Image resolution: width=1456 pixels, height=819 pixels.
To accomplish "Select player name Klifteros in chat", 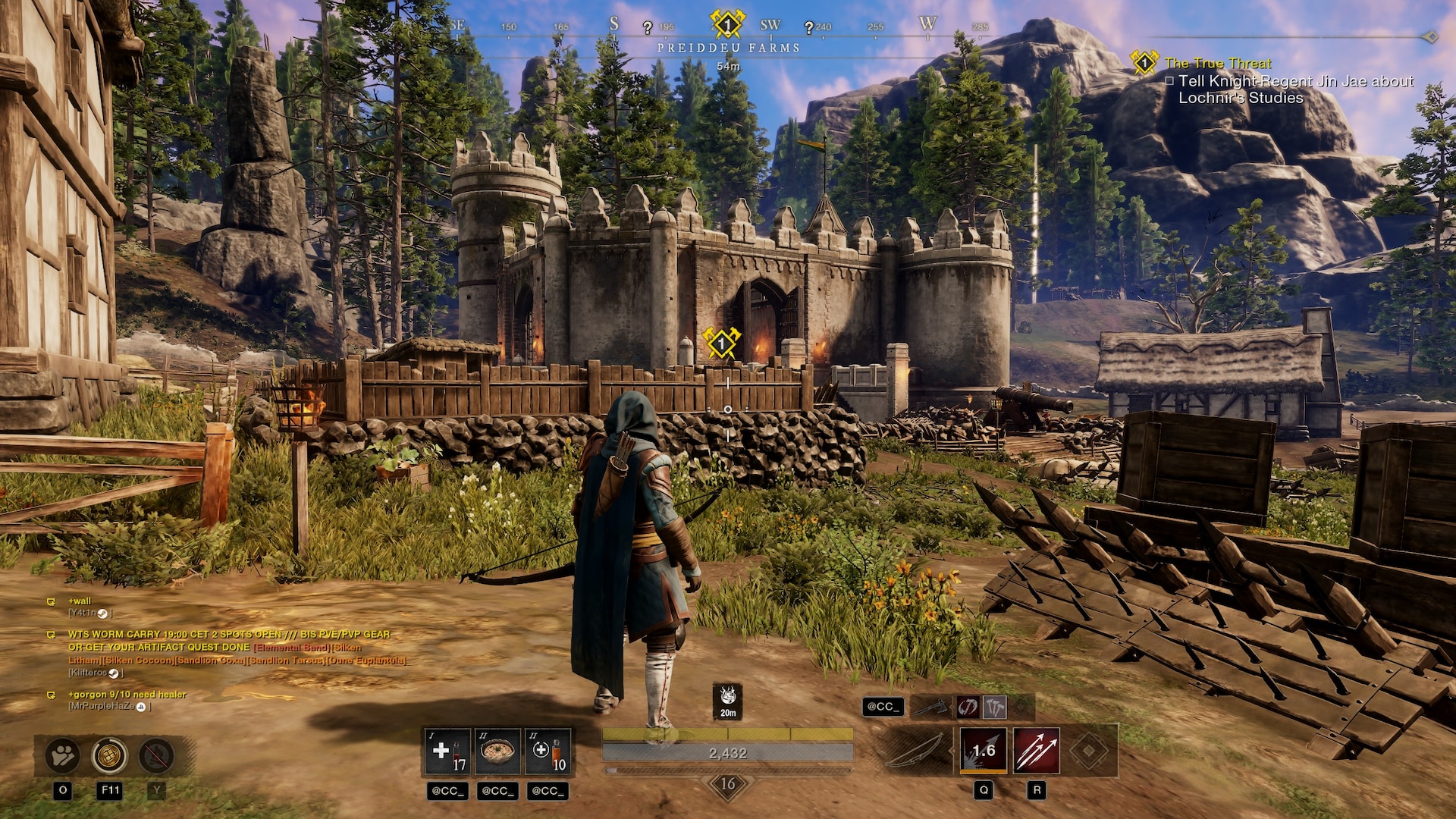I will pos(88,673).
